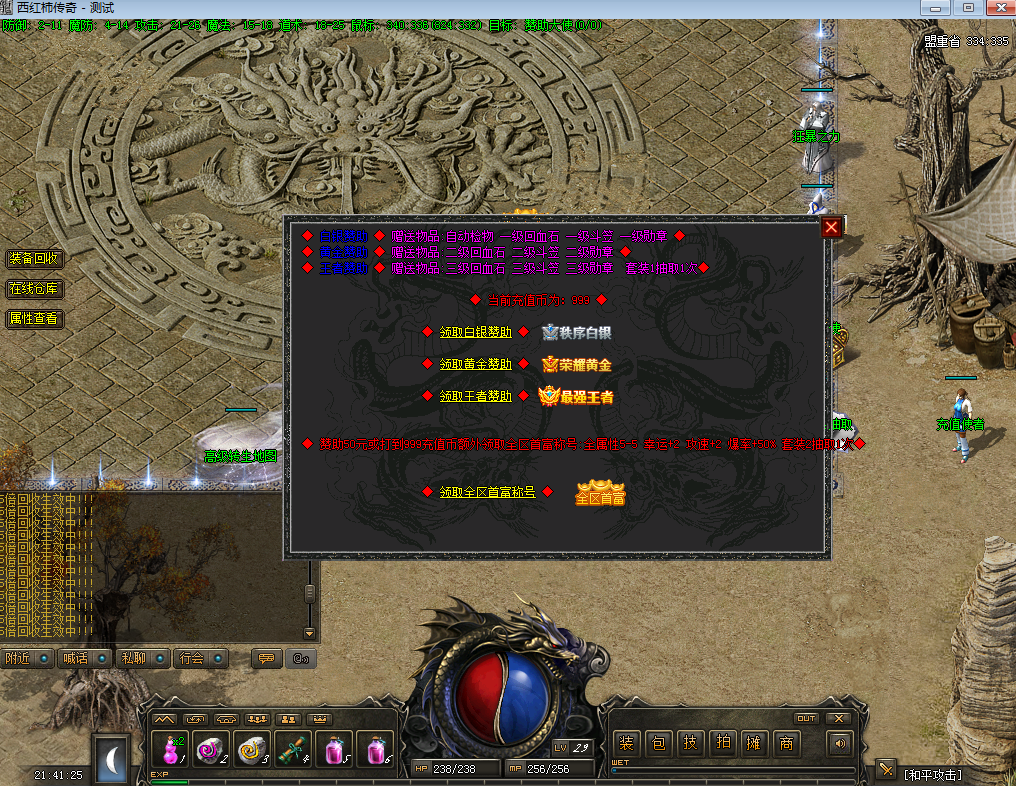Viewport: 1016px width, 786px height.
Task: Open the 包 bag inventory button
Action: [x=659, y=743]
